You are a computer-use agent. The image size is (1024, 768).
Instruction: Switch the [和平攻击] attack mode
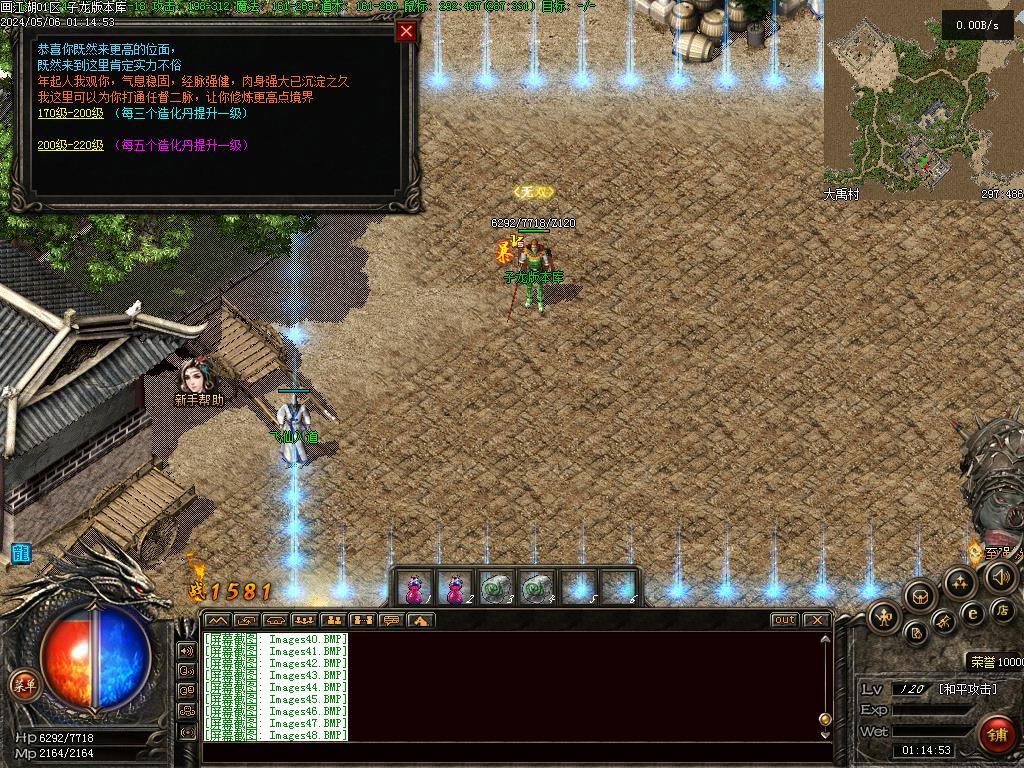click(967, 689)
